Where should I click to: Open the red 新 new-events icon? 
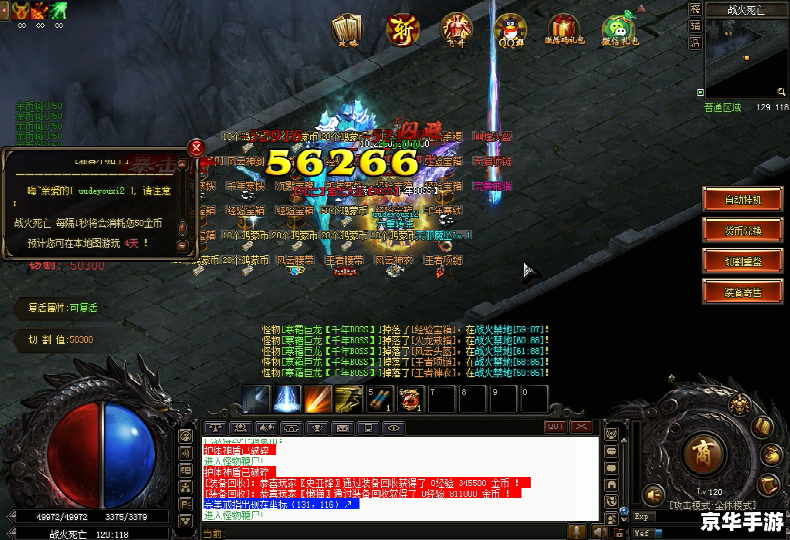[403, 30]
